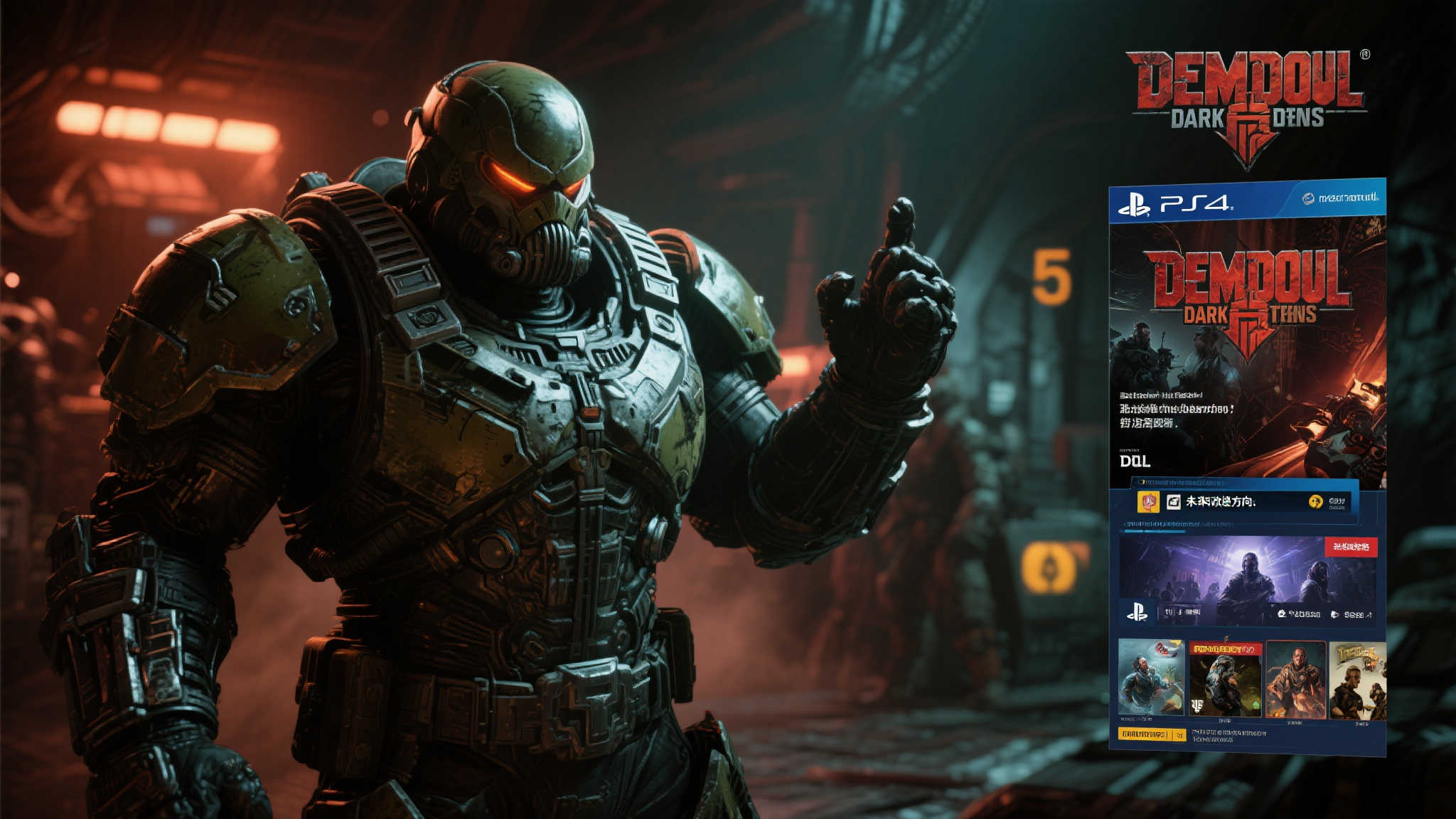1456x819 pixels.
Task: Open the orange-framed warrior game tile
Action: pyautogui.click(x=1295, y=679)
